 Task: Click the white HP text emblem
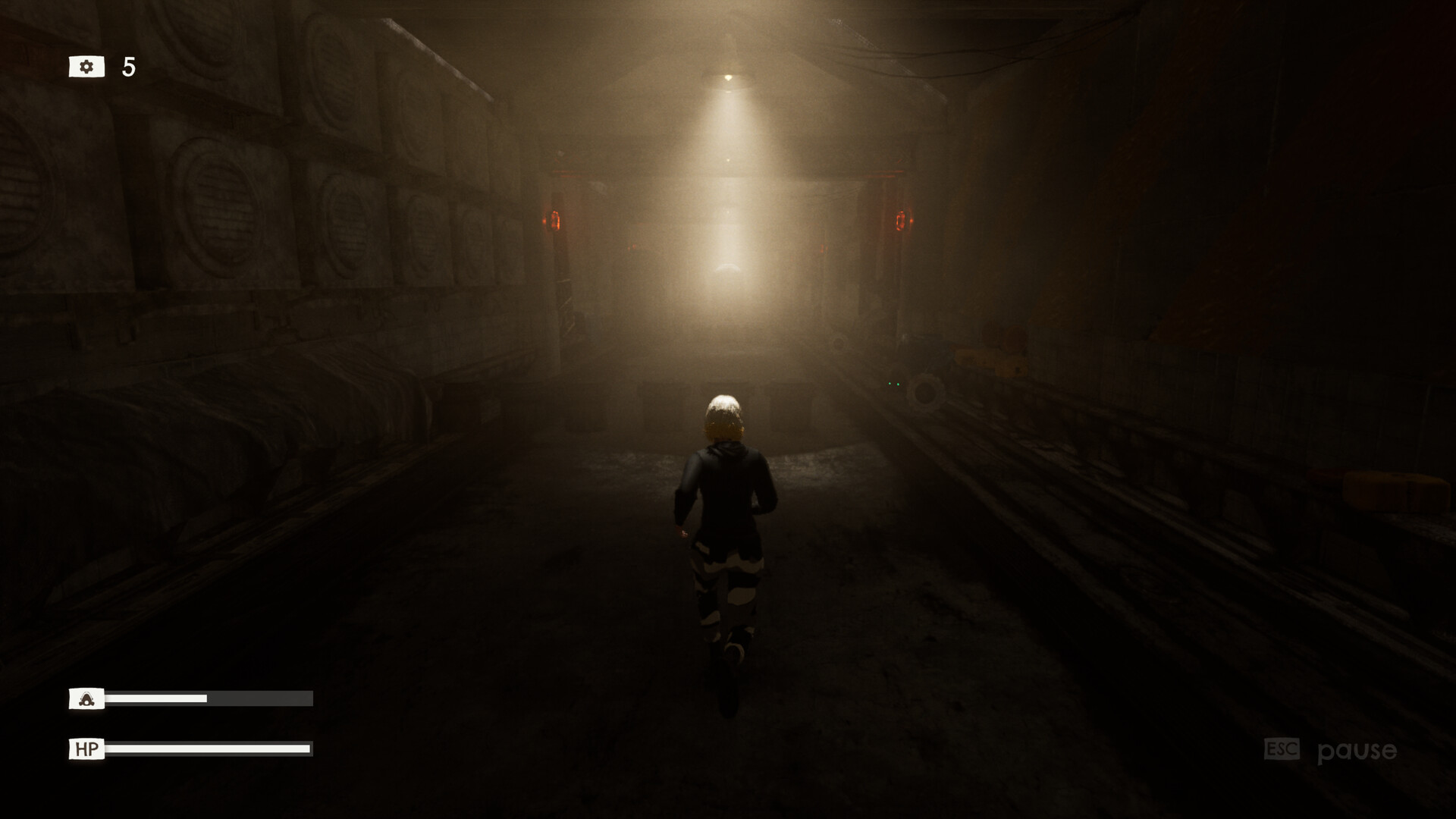pyautogui.click(x=86, y=750)
